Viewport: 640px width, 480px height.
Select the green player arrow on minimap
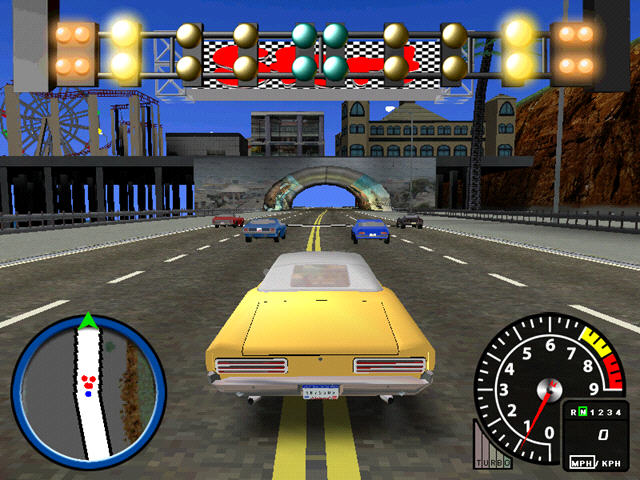88,321
